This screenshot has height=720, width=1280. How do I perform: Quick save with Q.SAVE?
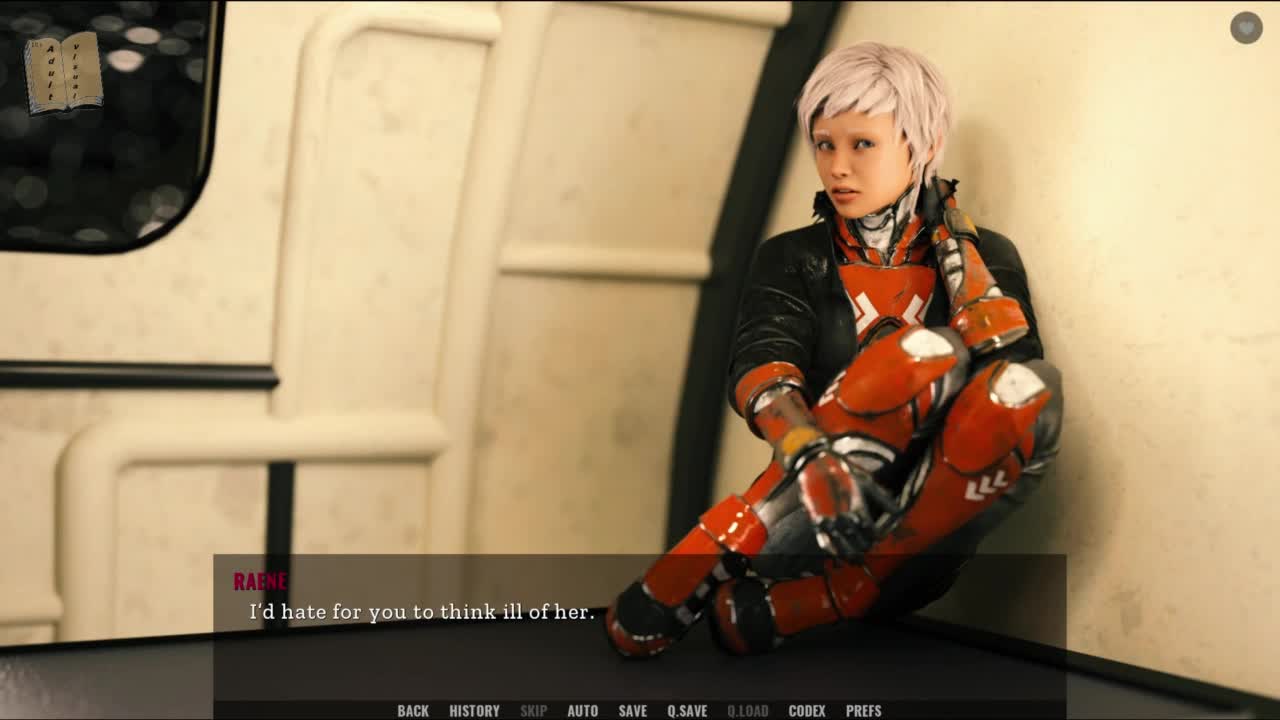(687, 711)
